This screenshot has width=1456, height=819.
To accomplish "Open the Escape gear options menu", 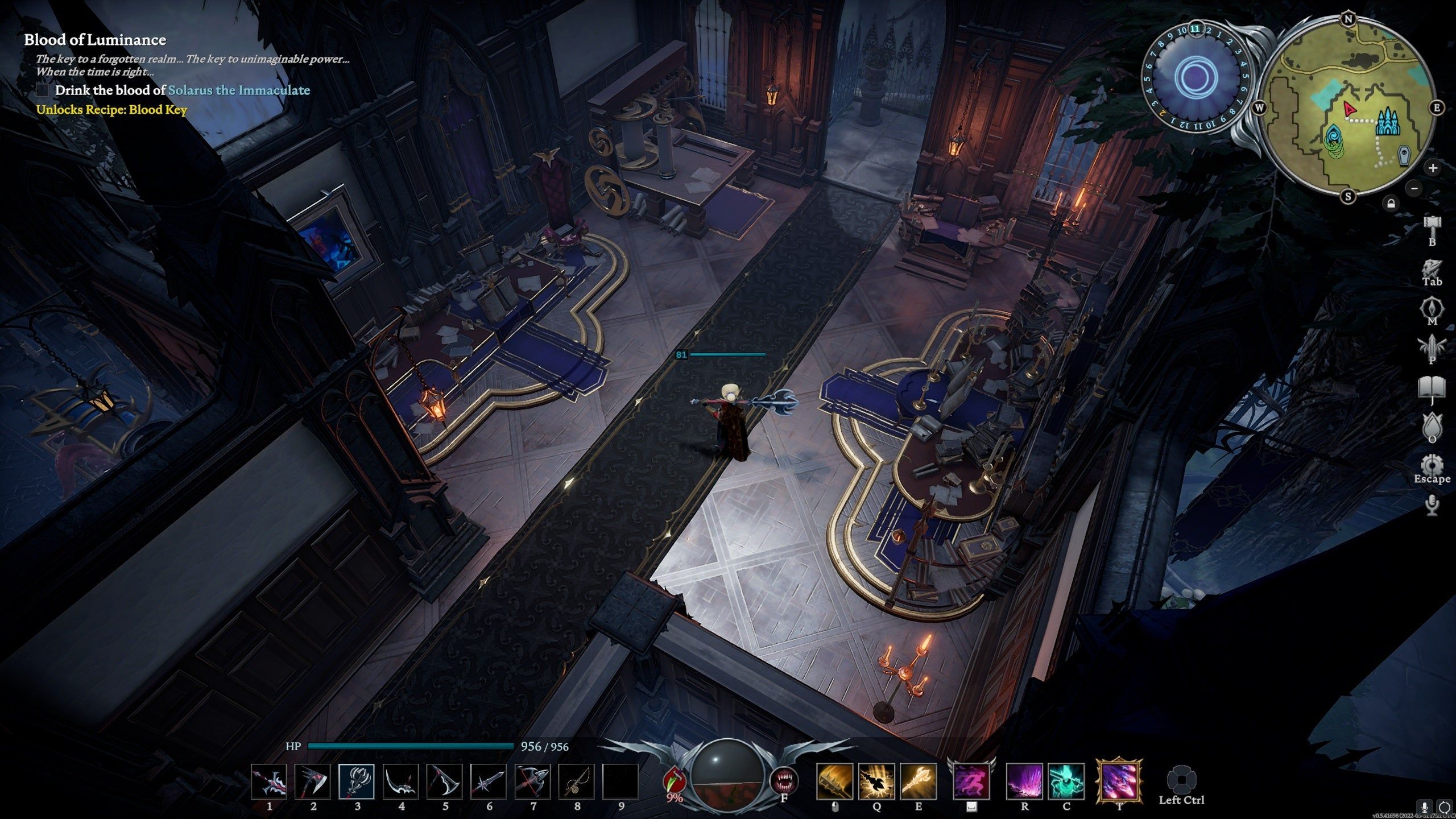I will [x=1432, y=465].
